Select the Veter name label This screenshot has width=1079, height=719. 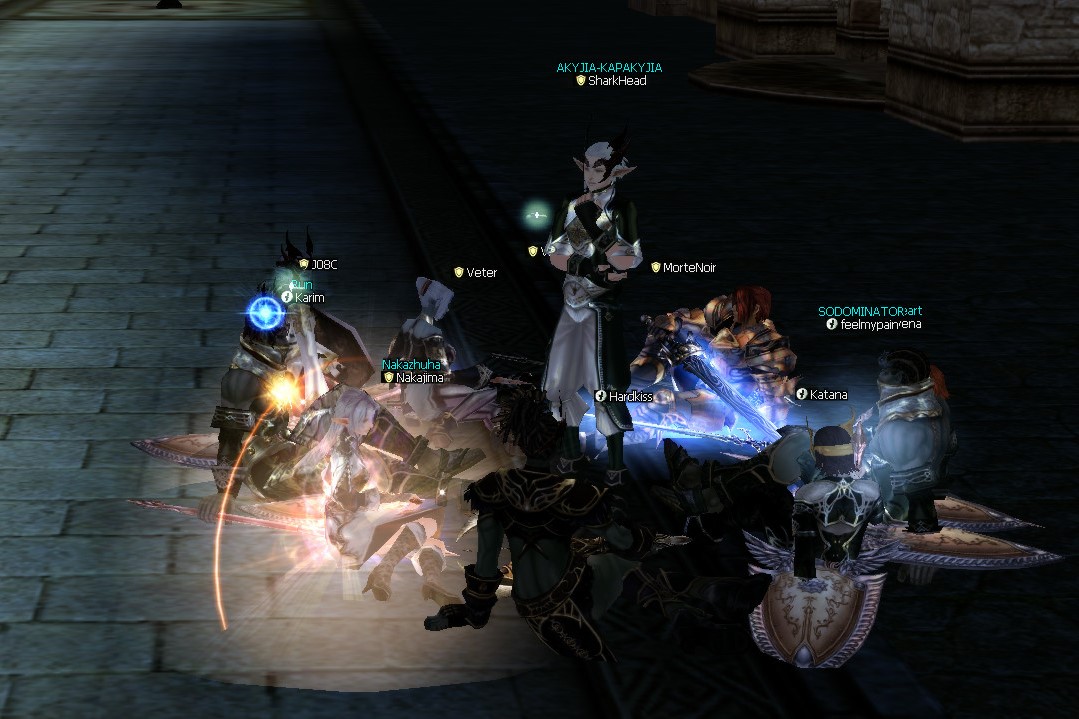tap(481, 272)
